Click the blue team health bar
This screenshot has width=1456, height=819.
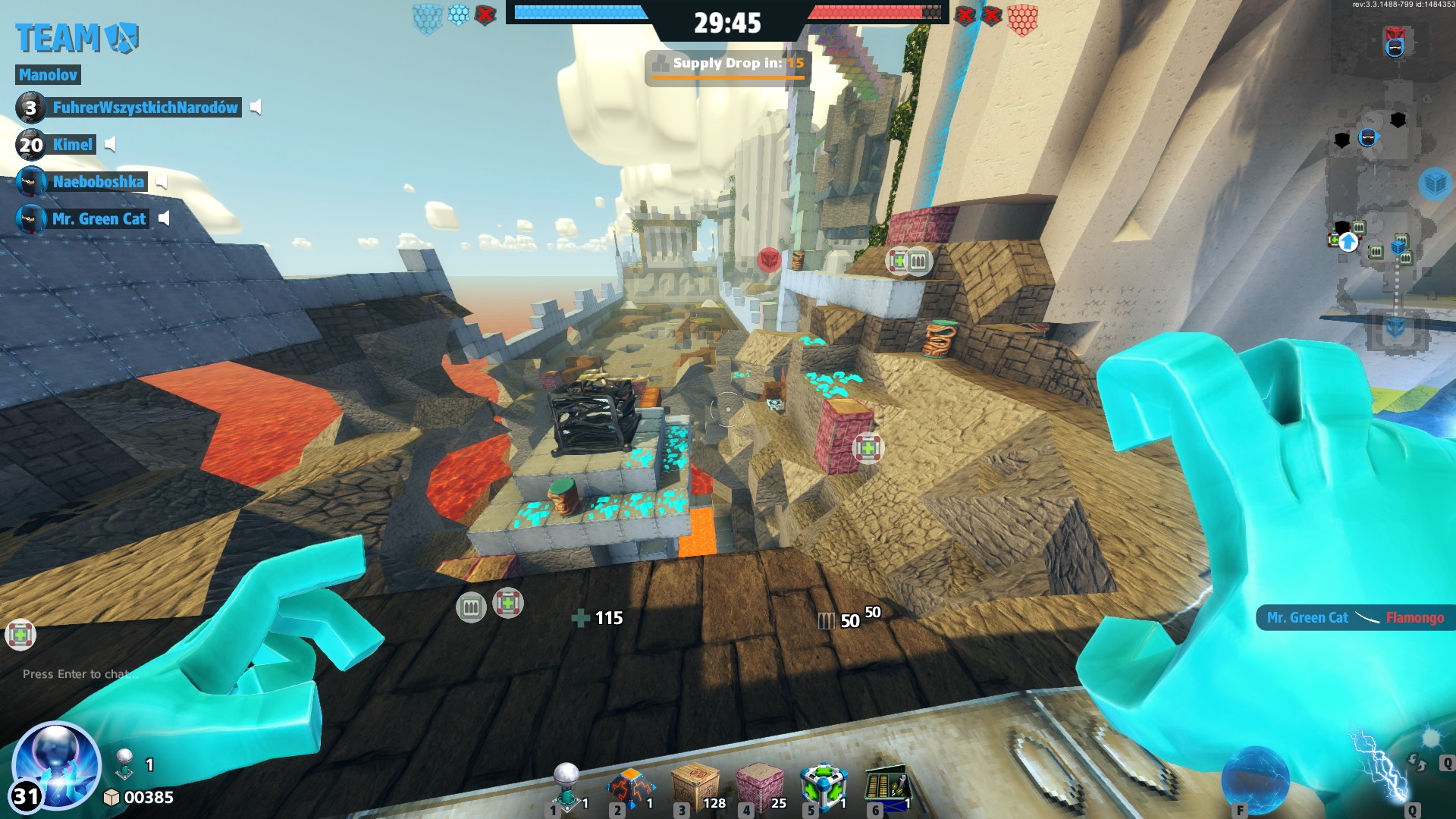(x=579, y=11)
